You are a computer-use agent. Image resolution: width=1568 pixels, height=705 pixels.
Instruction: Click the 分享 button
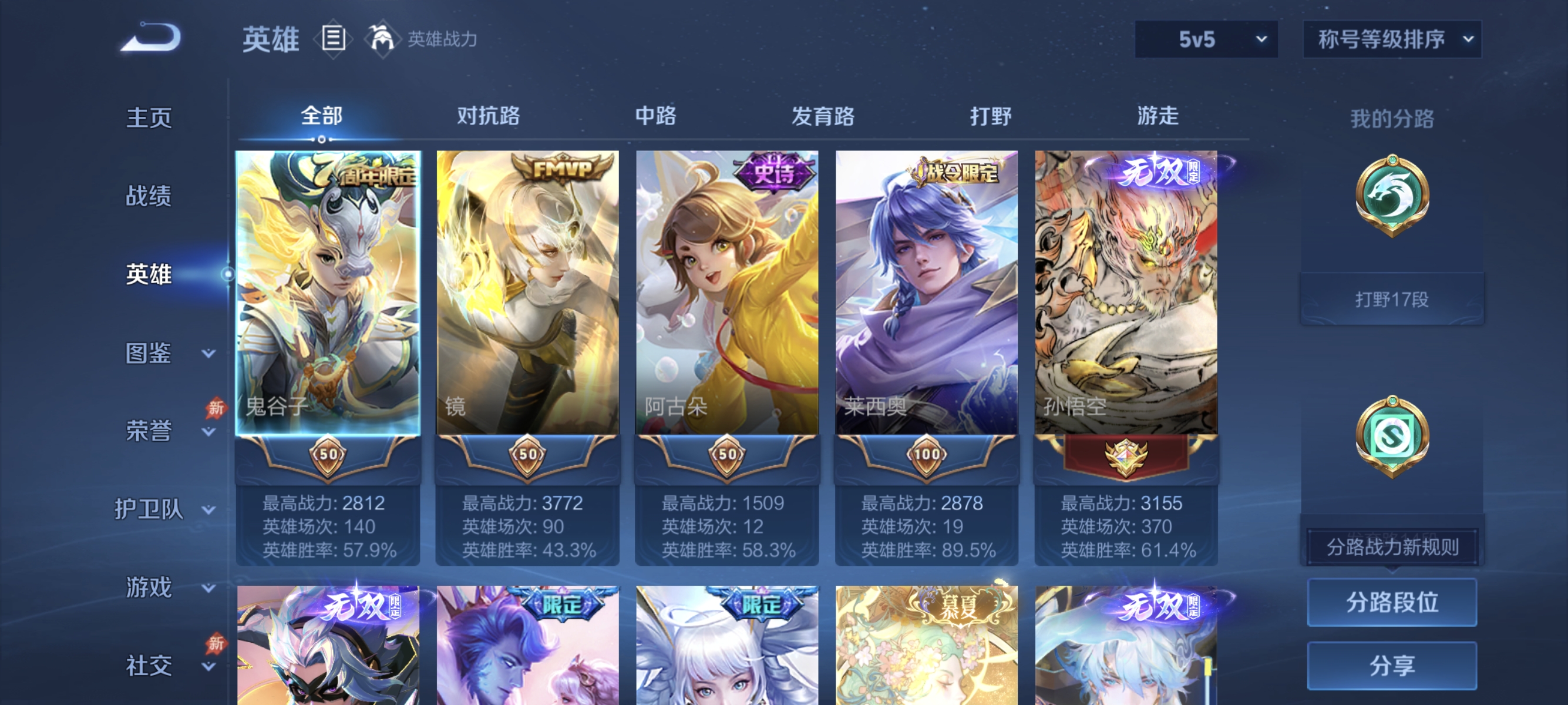point(1394,666)
